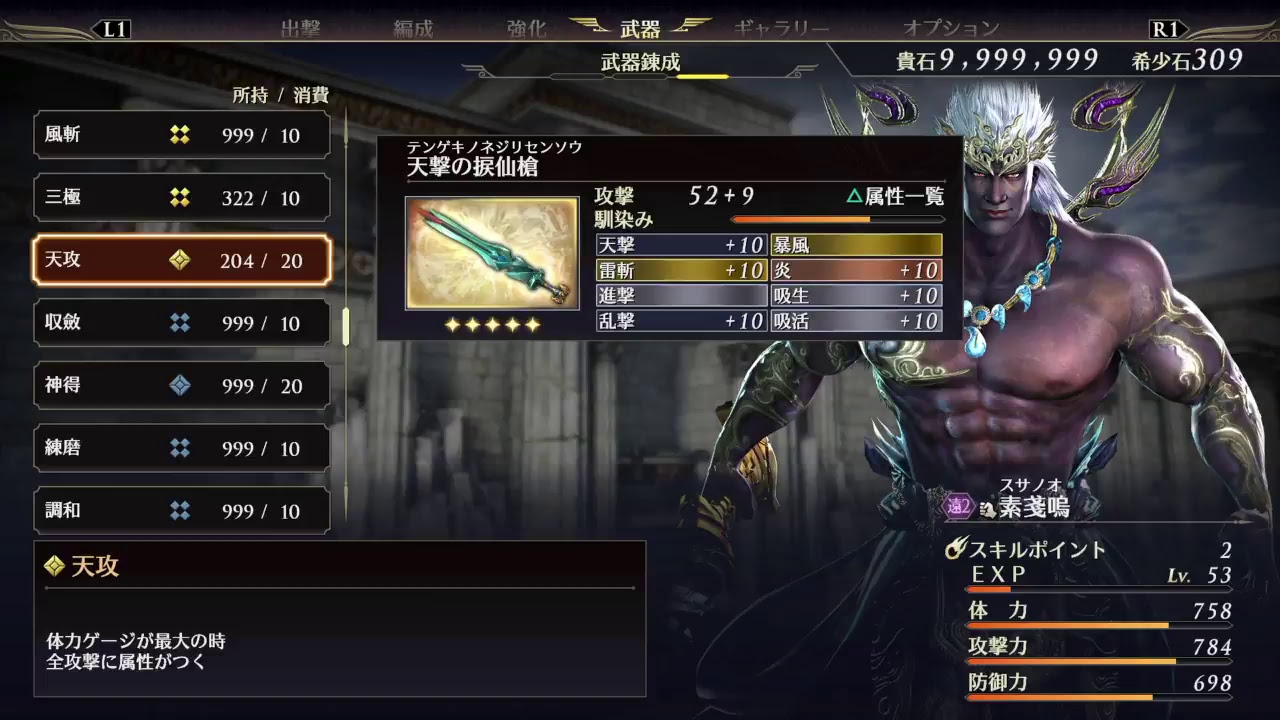The width and height of the screenshot is (1280, 720).
Task: Toggle the 進撃 attribute slot
Action: [x=680, y=296]
